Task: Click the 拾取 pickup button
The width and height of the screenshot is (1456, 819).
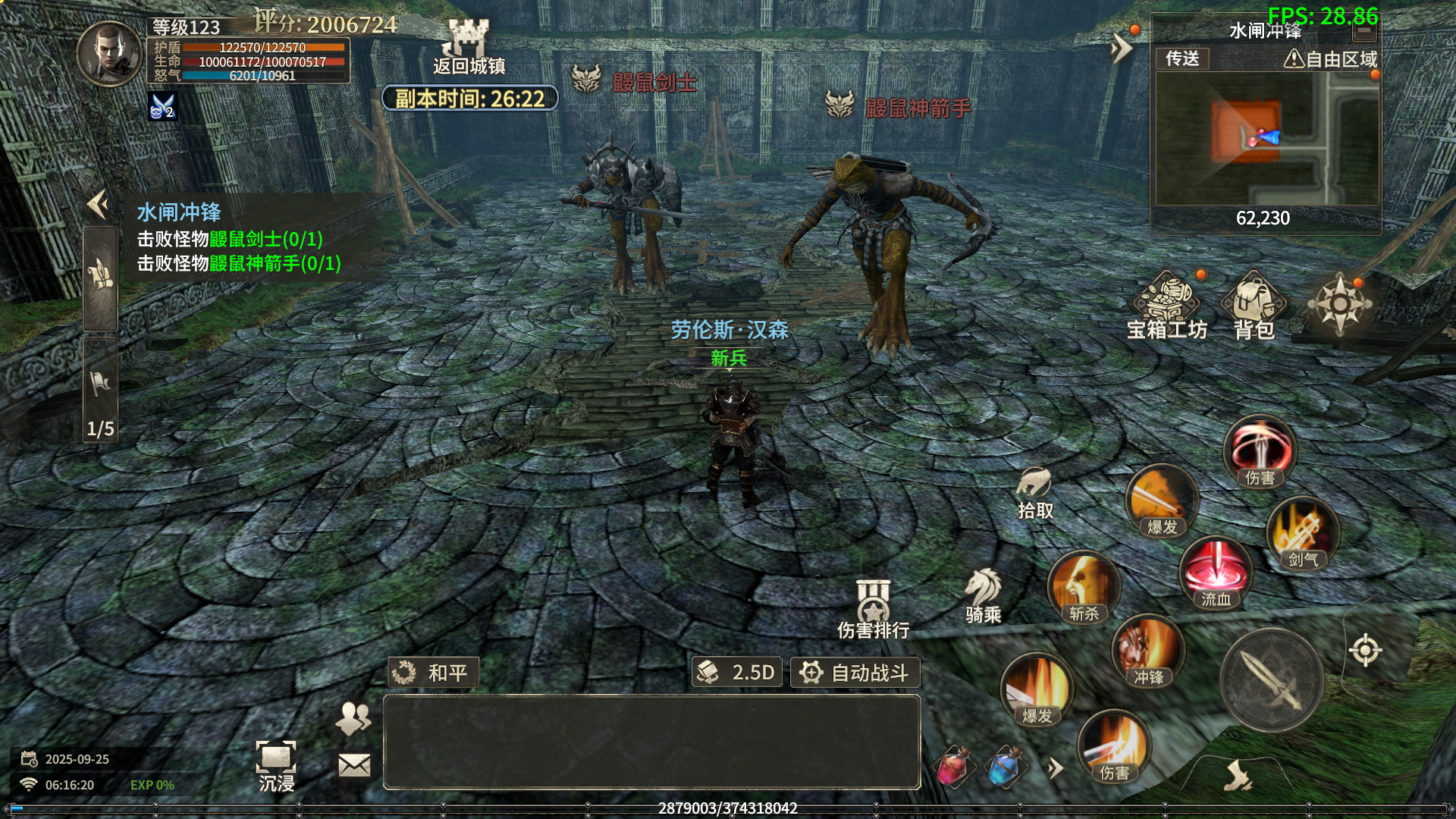Action: 1035,493
